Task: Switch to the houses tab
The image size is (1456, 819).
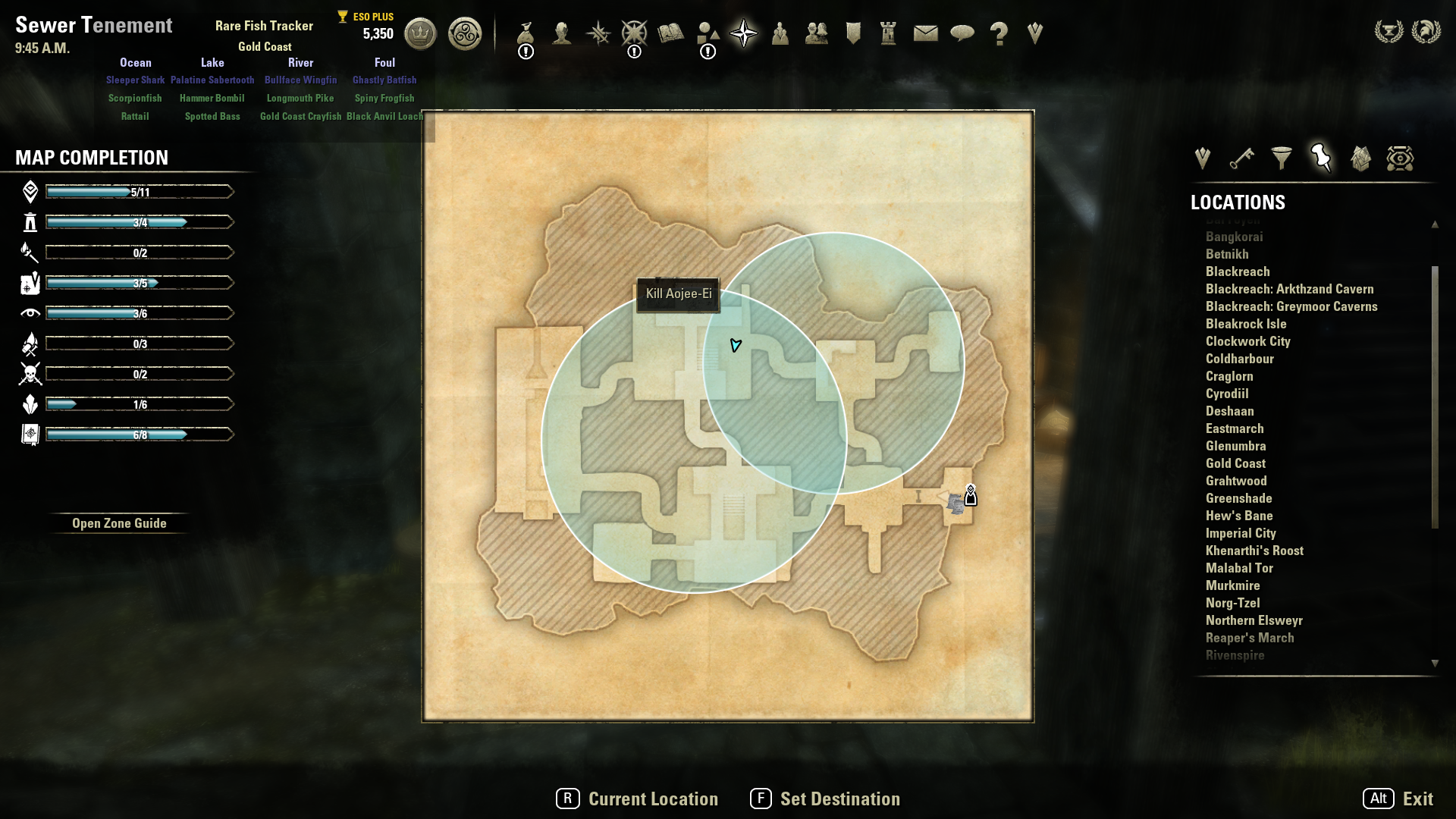Action: coord(1360,158)
